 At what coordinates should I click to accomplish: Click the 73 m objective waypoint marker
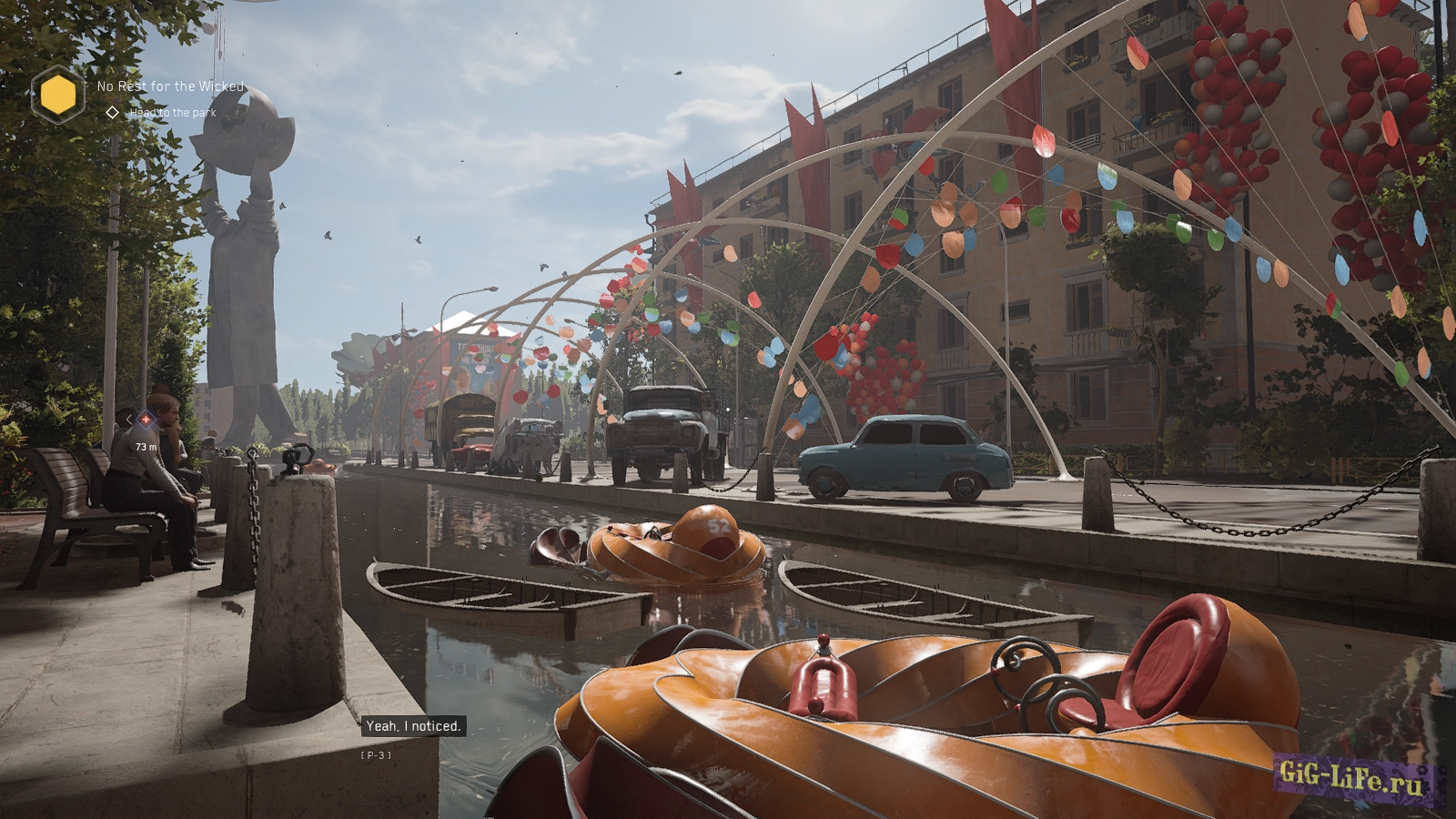(x=145, y=420)
